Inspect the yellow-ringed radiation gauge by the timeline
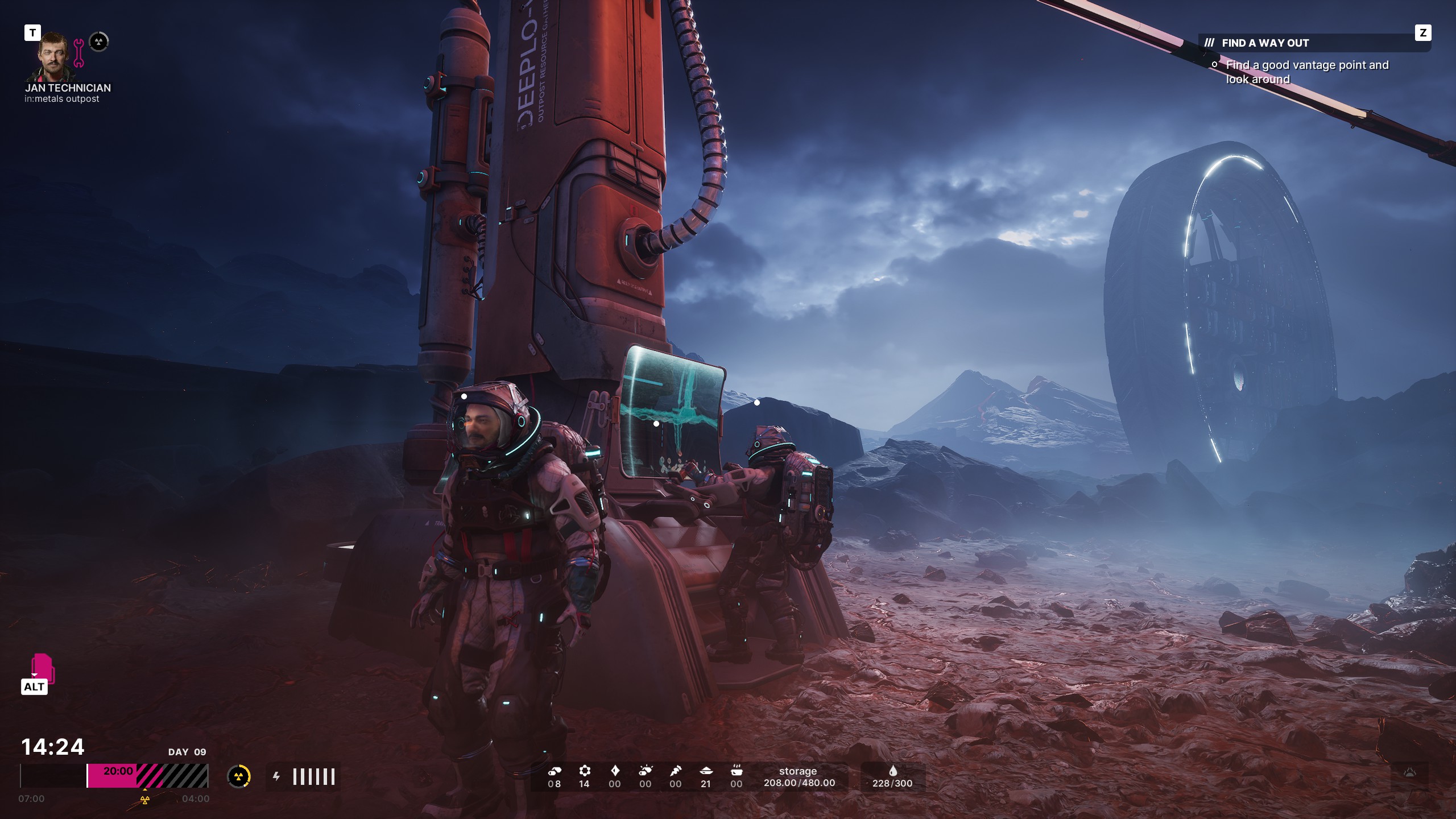1456x819 pixels. (239, 776)
